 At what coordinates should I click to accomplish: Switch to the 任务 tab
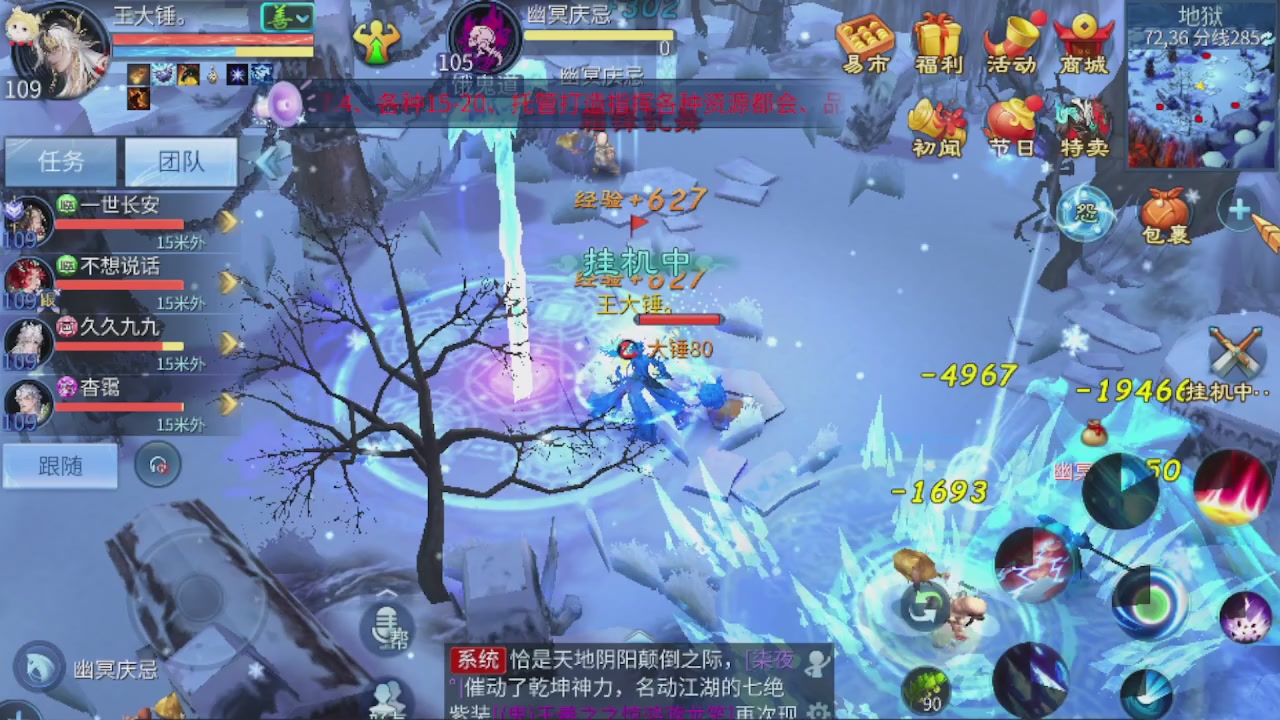tap(60, 162)
